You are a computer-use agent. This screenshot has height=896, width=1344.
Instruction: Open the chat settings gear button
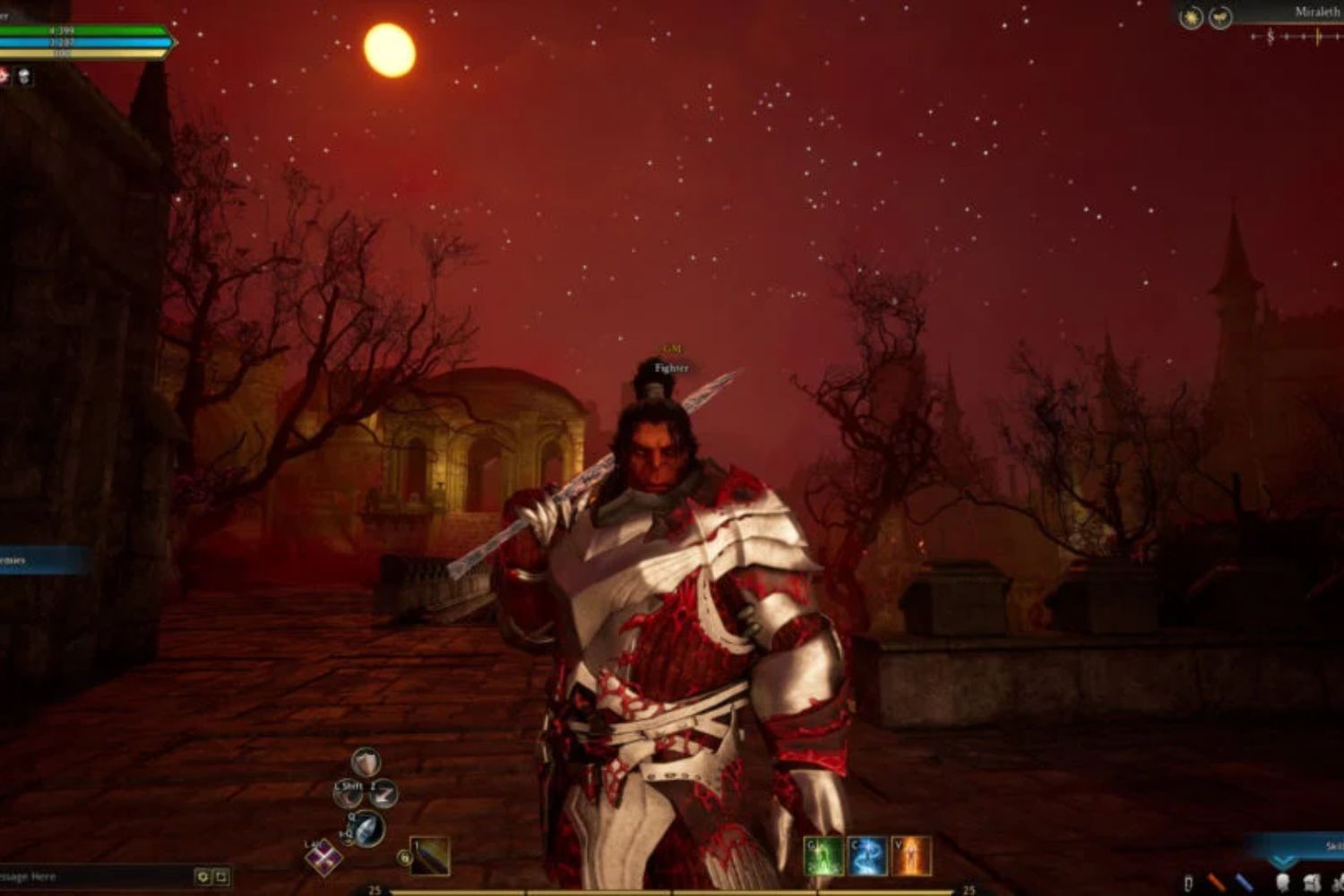click(x=203, y=876)
